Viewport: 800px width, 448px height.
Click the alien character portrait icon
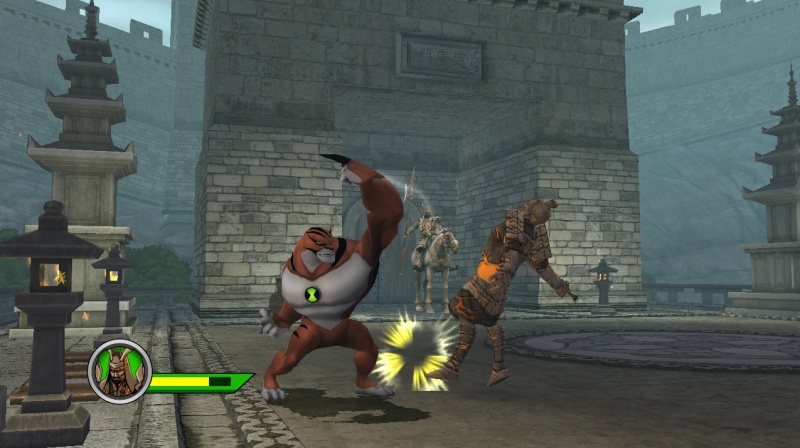click(120, 372)
